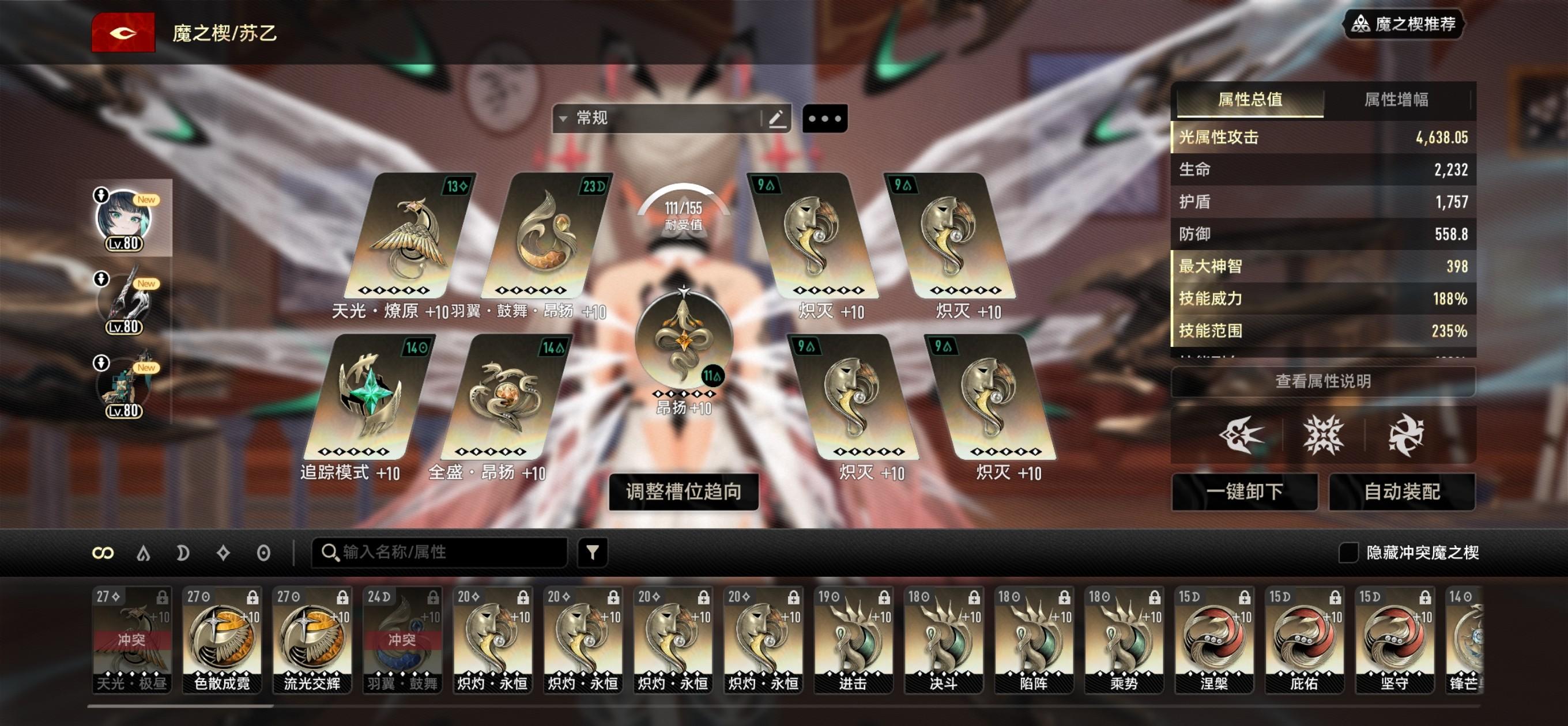Open 魔之楔推荐 recommendations
The image size is (1568, 726).
pos(1403,24)
